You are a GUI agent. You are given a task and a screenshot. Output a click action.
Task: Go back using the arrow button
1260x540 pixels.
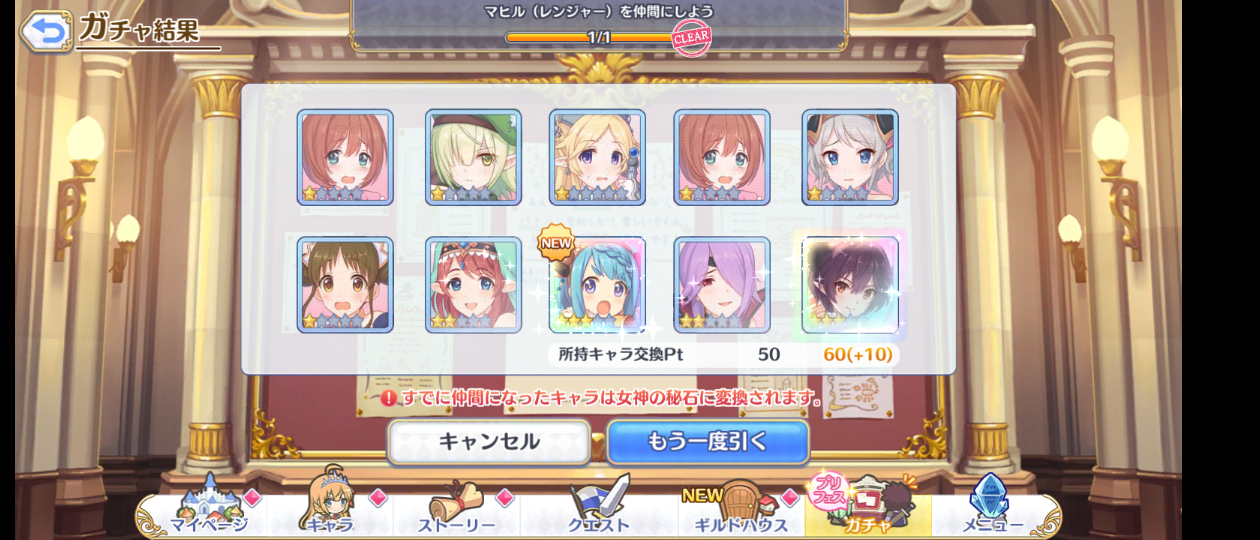coord(46,30)
